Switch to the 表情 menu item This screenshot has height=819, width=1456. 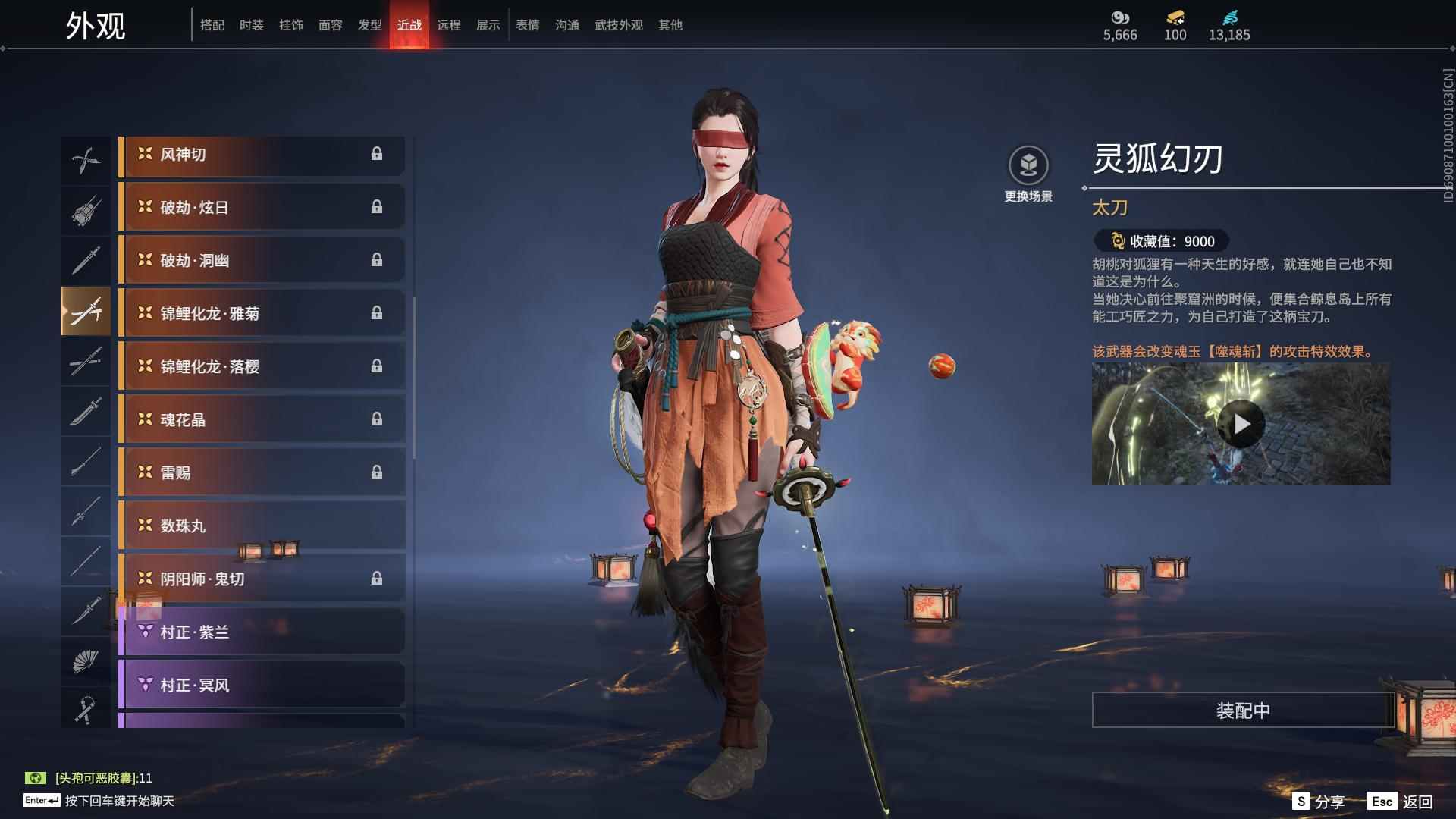[527, 24]
